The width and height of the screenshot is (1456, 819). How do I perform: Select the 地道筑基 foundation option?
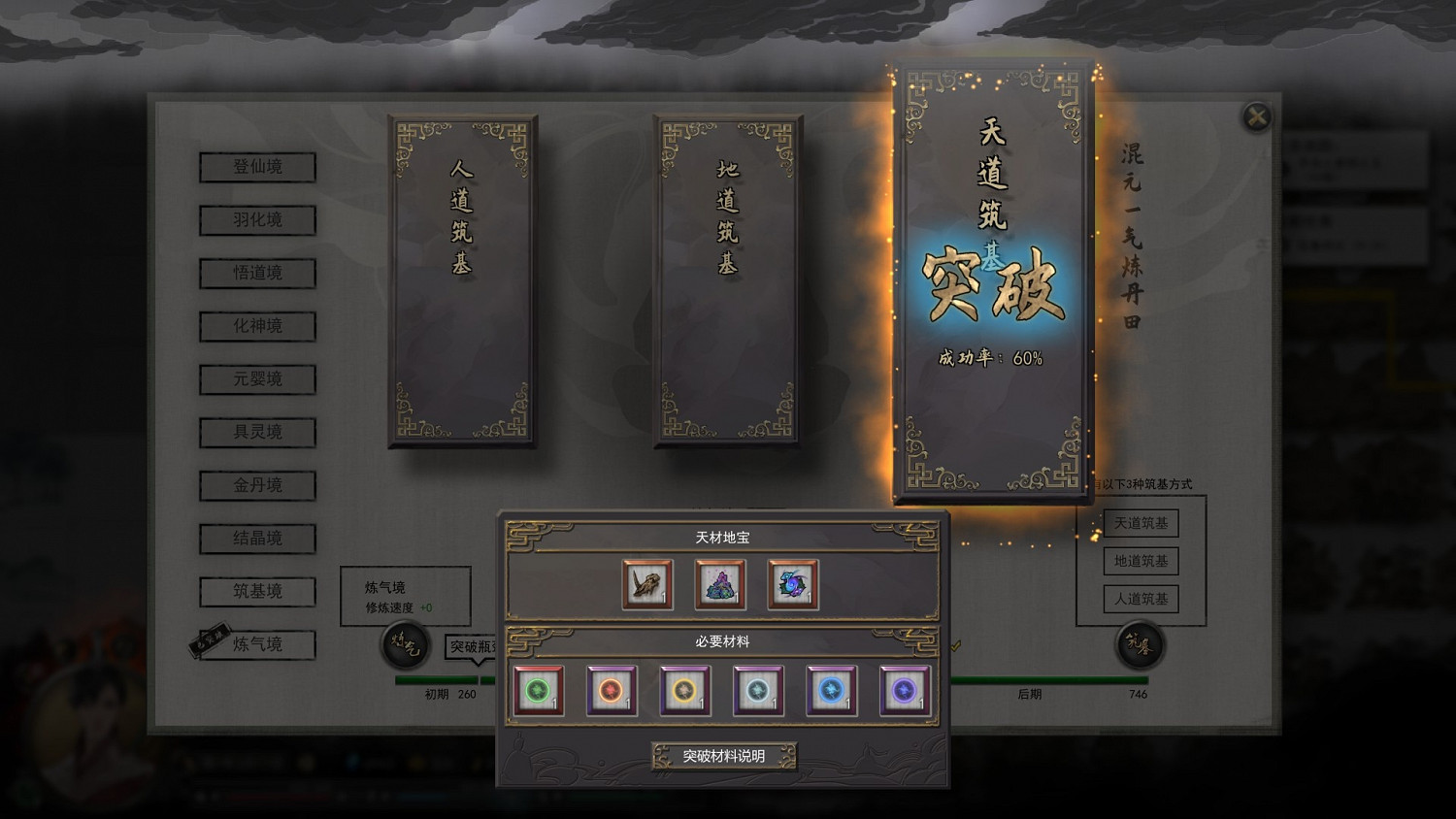[1142, 561]
